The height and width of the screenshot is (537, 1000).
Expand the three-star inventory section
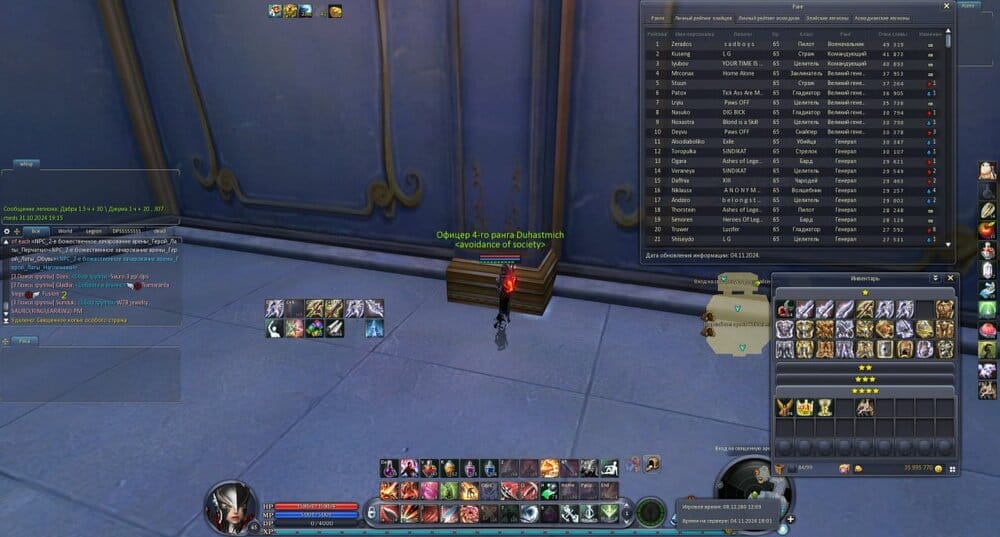tap(865, 379)
